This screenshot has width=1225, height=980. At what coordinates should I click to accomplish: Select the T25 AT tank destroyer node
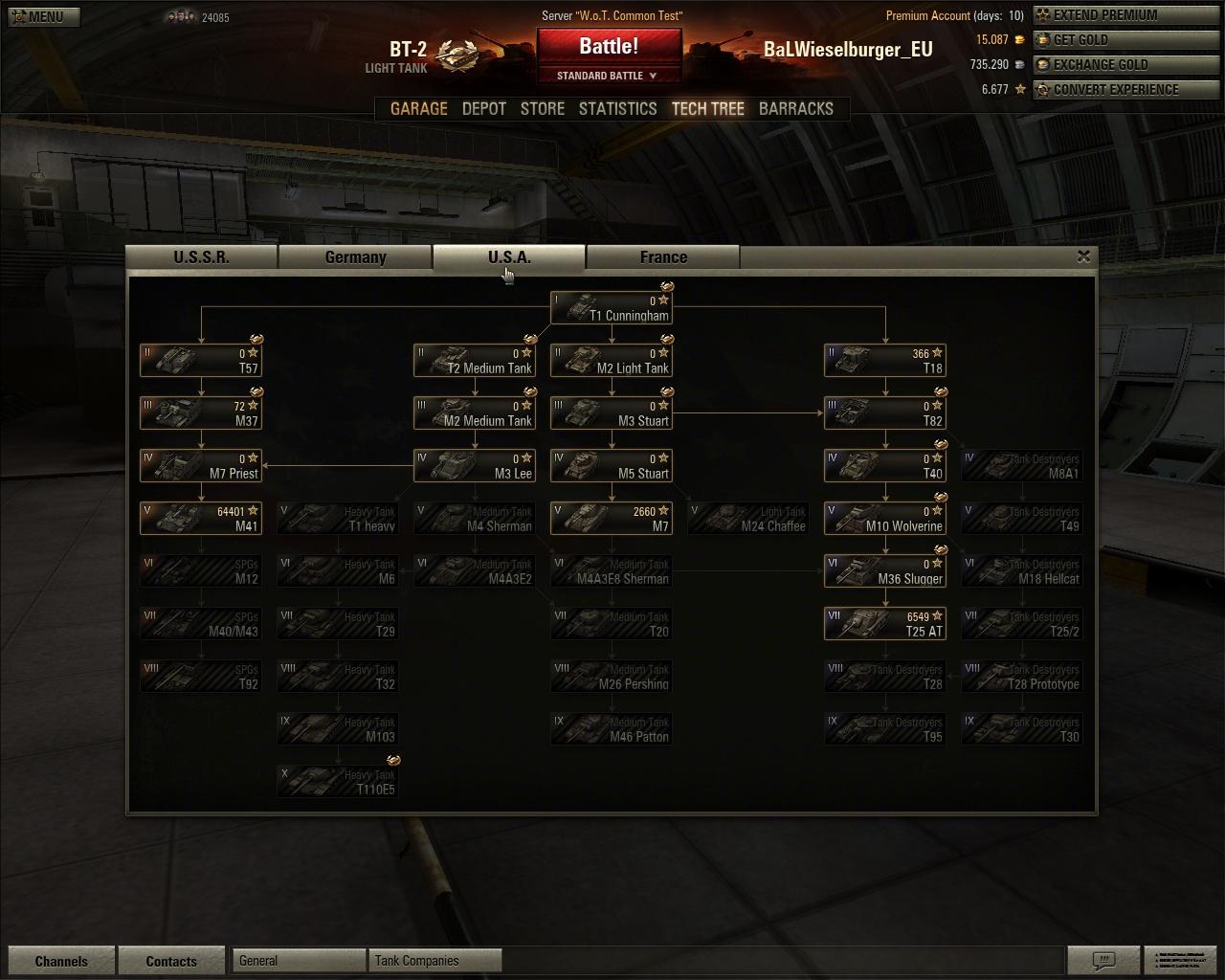point(885,624)
